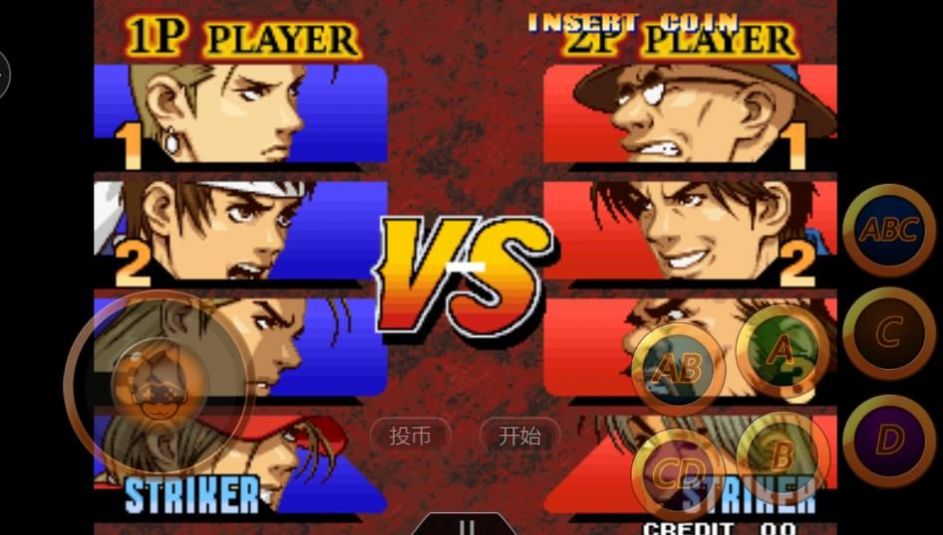Tap the 开始 start button
Image resolution: width=943 pixels, height=535 pixels.
pyautogui.click(x=520, y=436)
